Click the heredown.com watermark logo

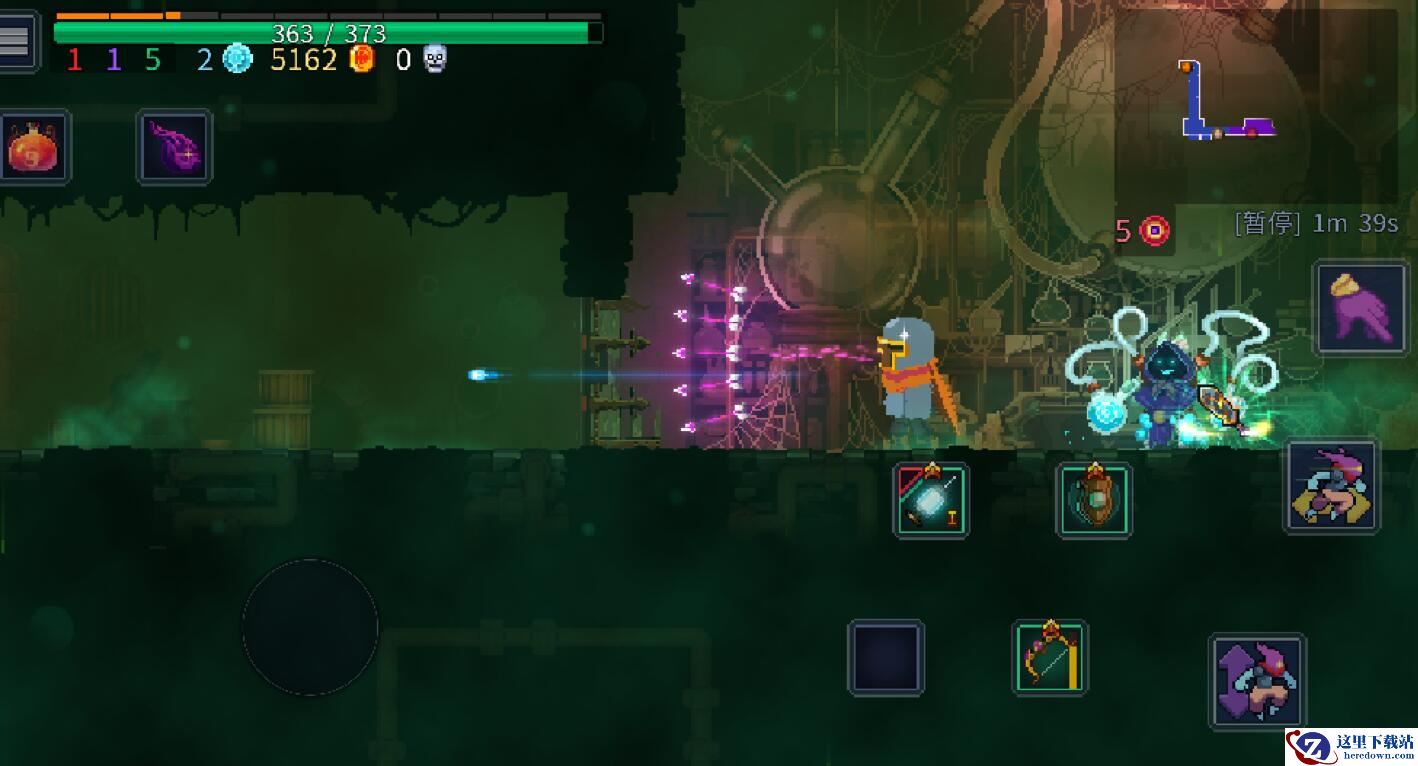1351,745
